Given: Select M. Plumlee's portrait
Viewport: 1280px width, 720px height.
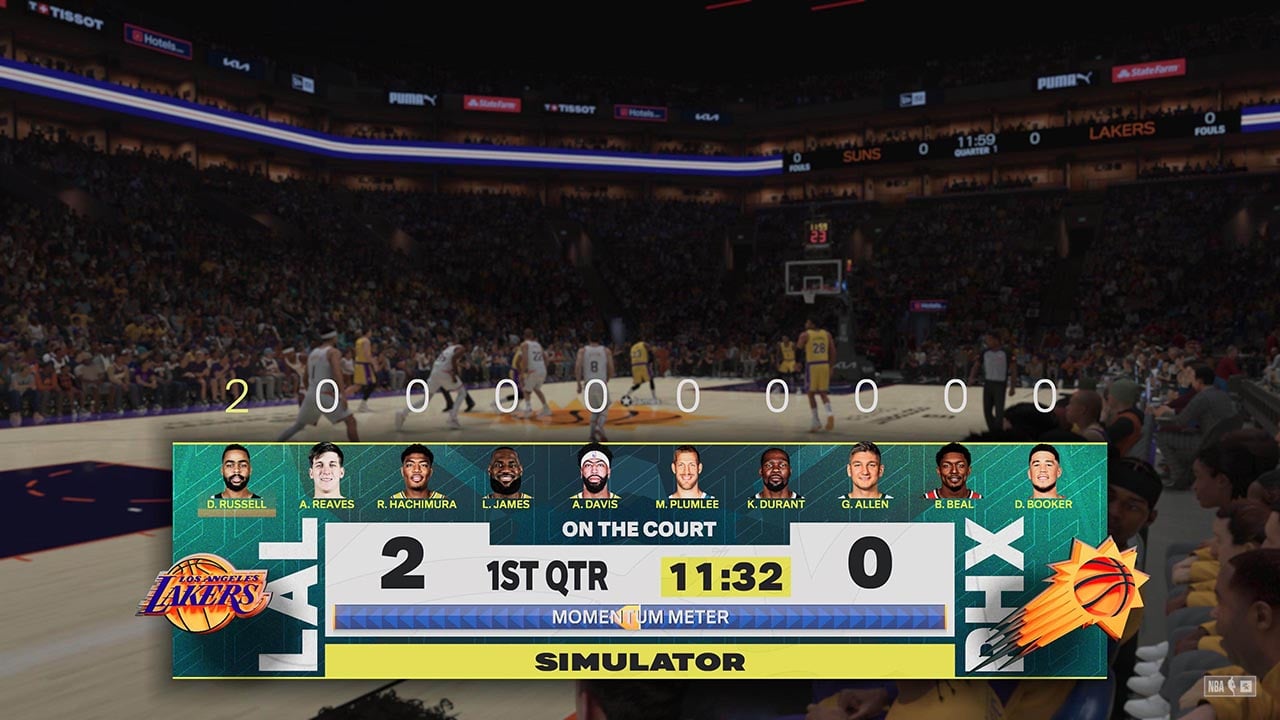Looking at the screenshot, I should pos(686,472).
